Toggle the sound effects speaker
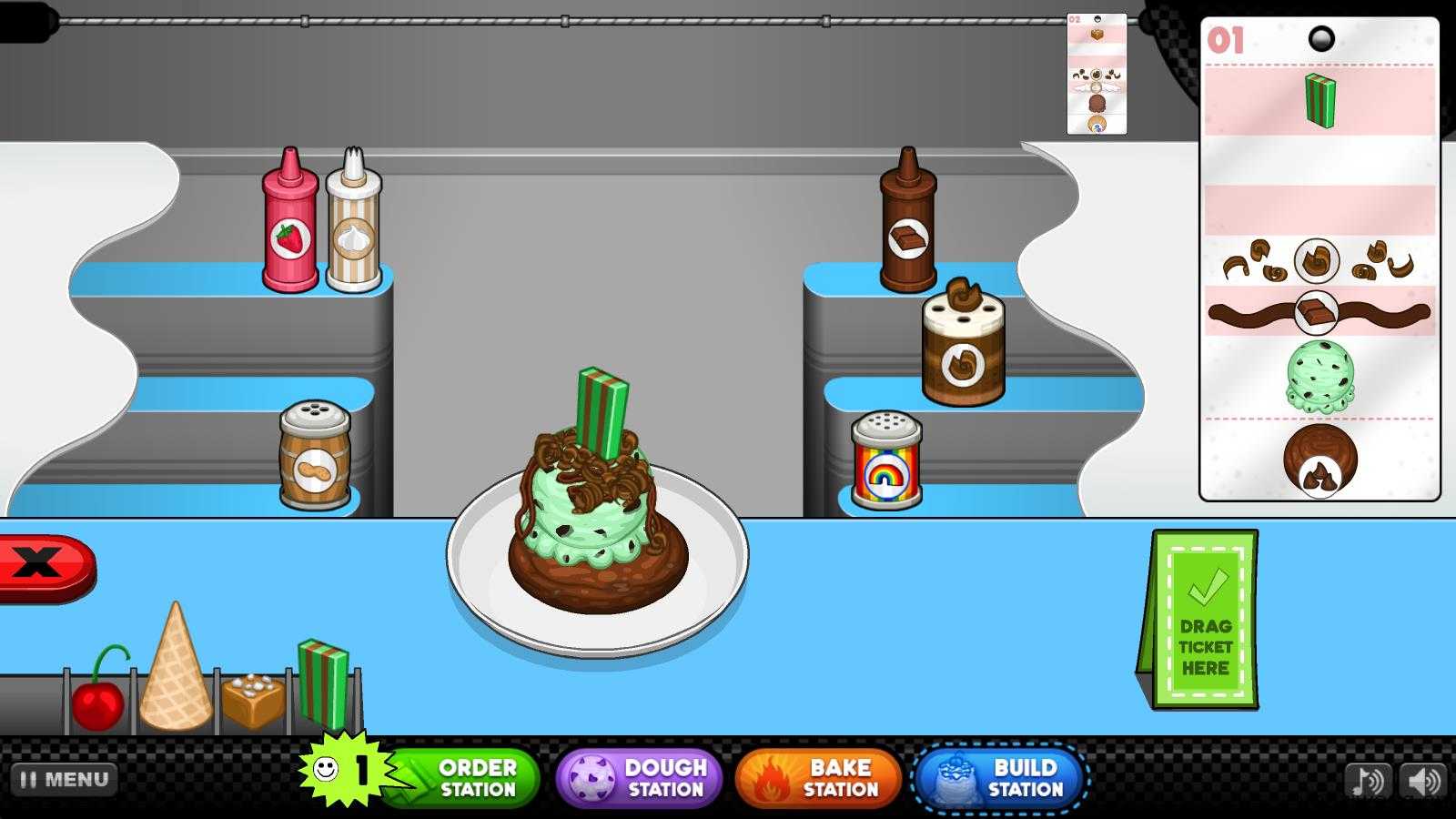 (x=1422, y=781)
